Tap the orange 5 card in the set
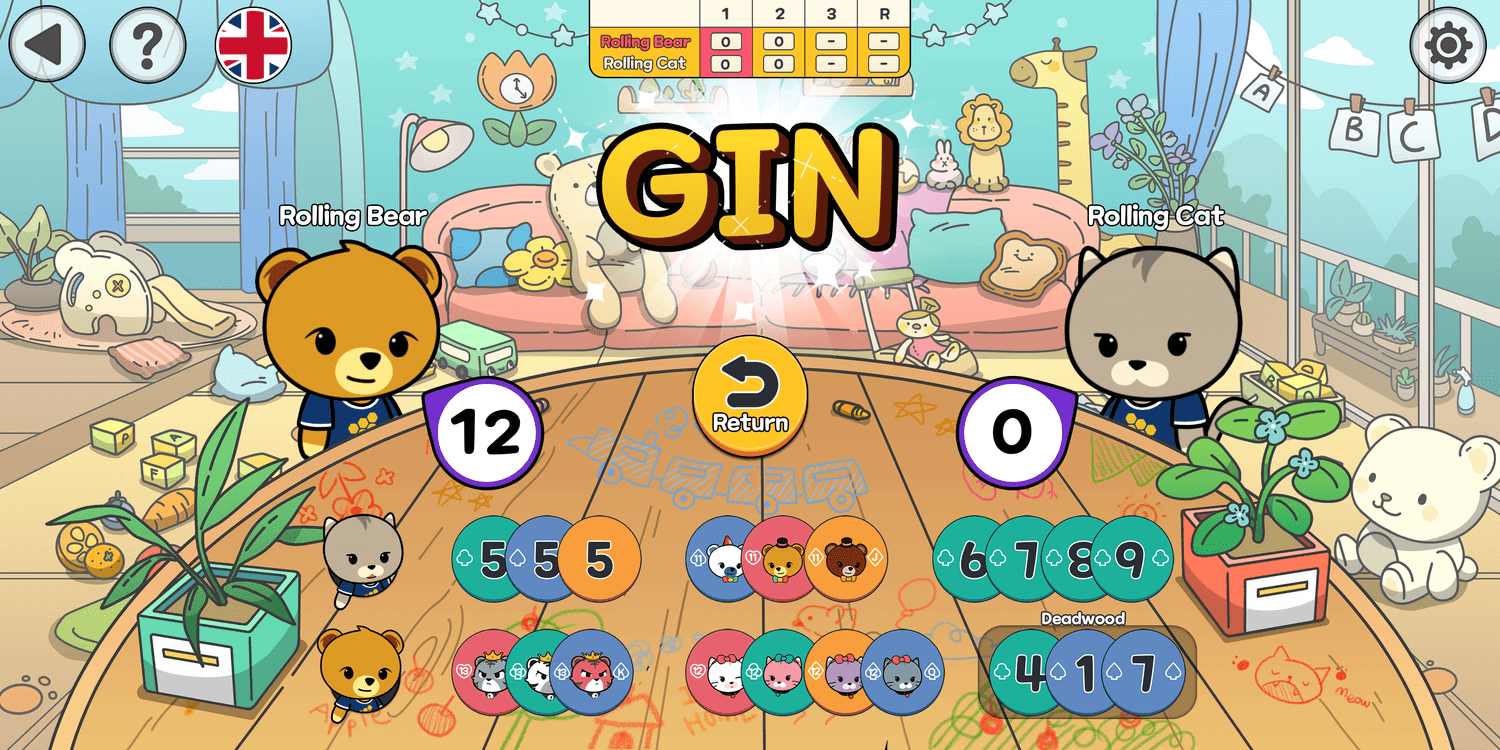The height and width of the screenshot is (750, 1500). pyautogui.click(x=600, y=560)
